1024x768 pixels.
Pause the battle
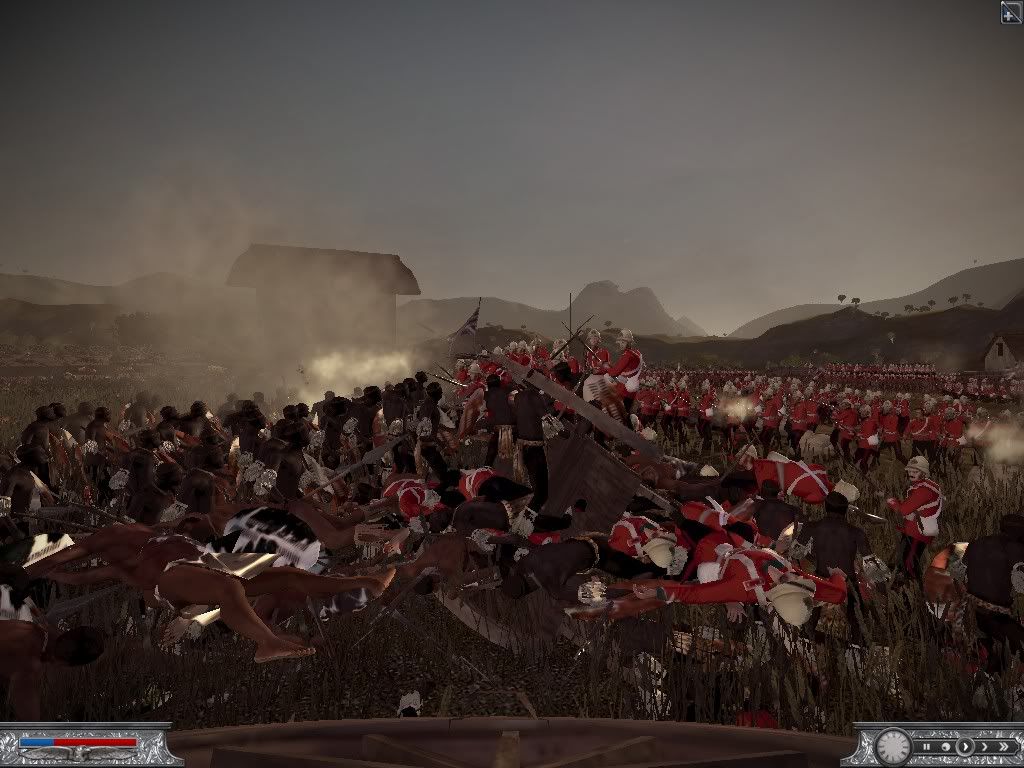tap(927, 747)
